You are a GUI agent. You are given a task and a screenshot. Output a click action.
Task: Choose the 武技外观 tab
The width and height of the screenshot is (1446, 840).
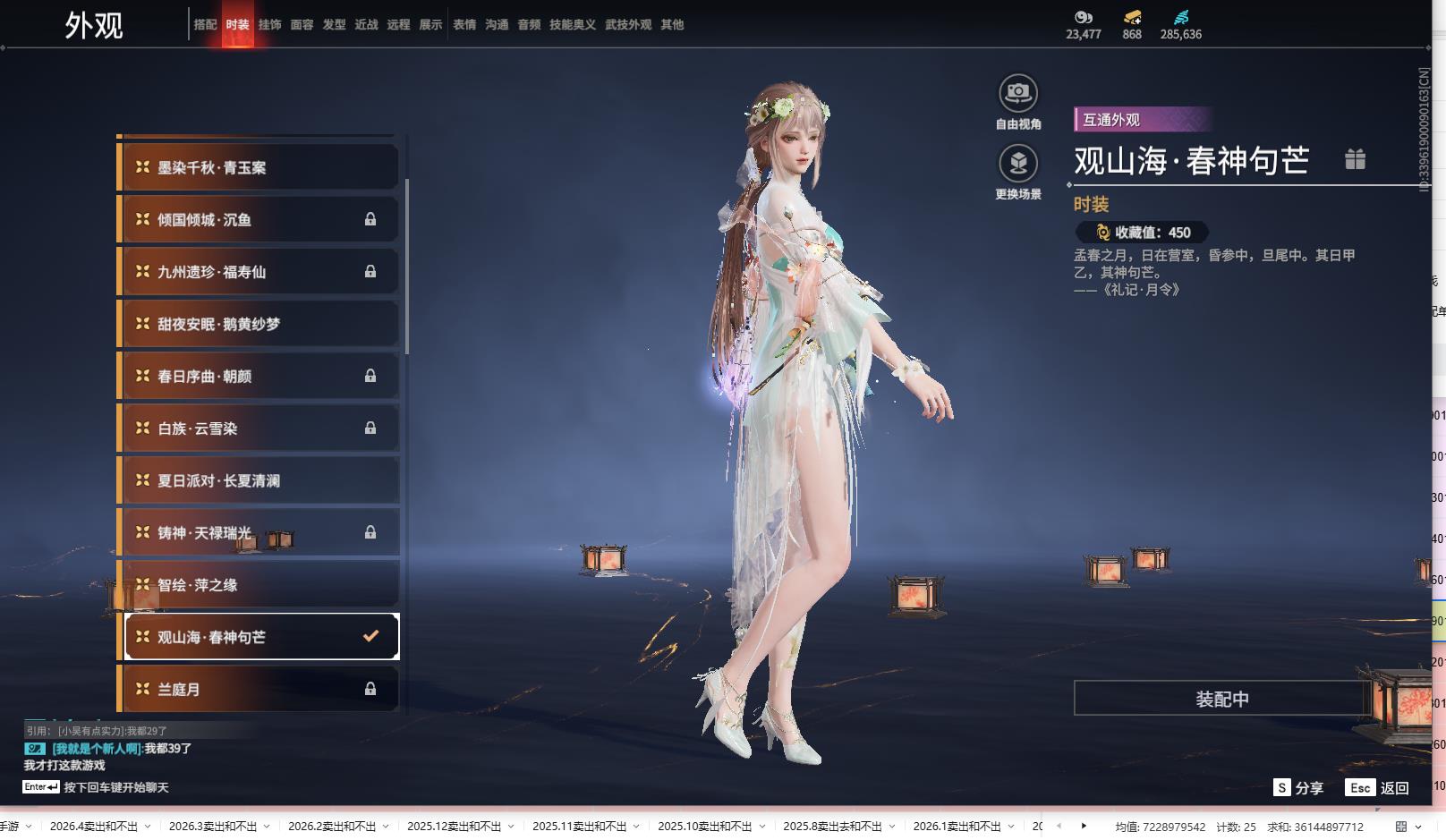[x=627, y=25]
